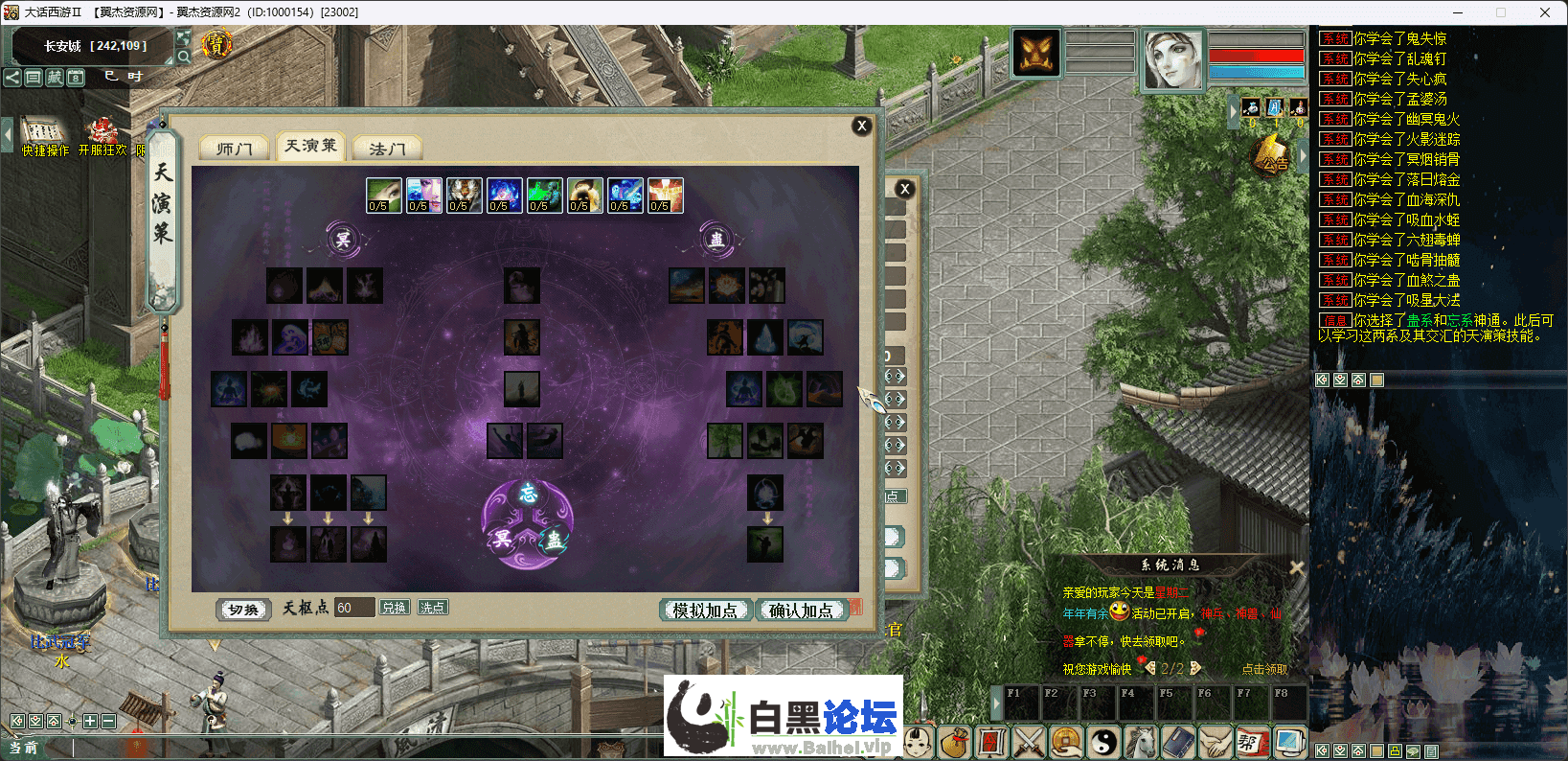Click the 天枢点 value input field
Image resolution: width=1568 pixels, height=761 pixels.
[354, 607]
